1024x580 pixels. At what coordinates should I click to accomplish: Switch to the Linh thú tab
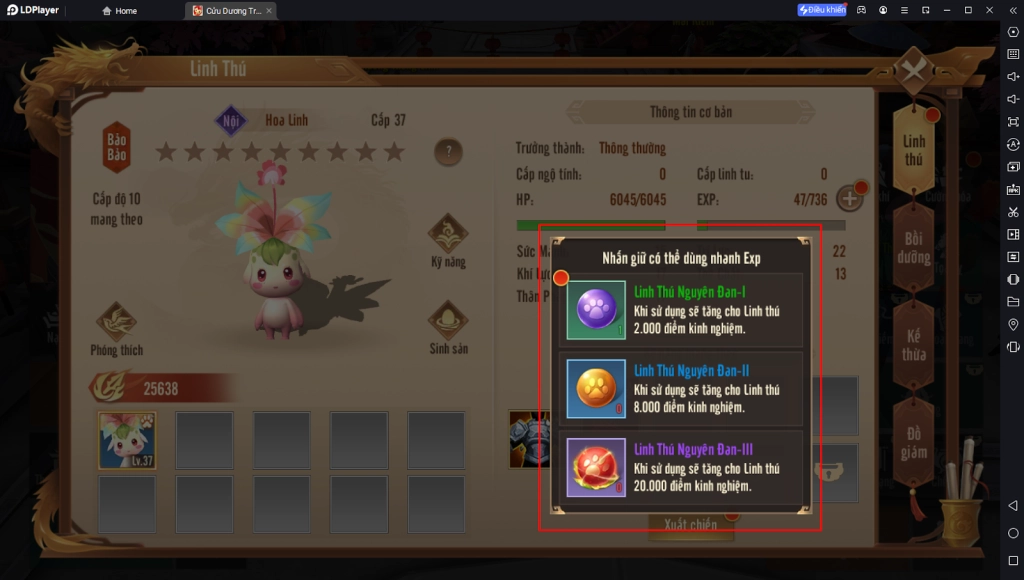pos(913,150)
